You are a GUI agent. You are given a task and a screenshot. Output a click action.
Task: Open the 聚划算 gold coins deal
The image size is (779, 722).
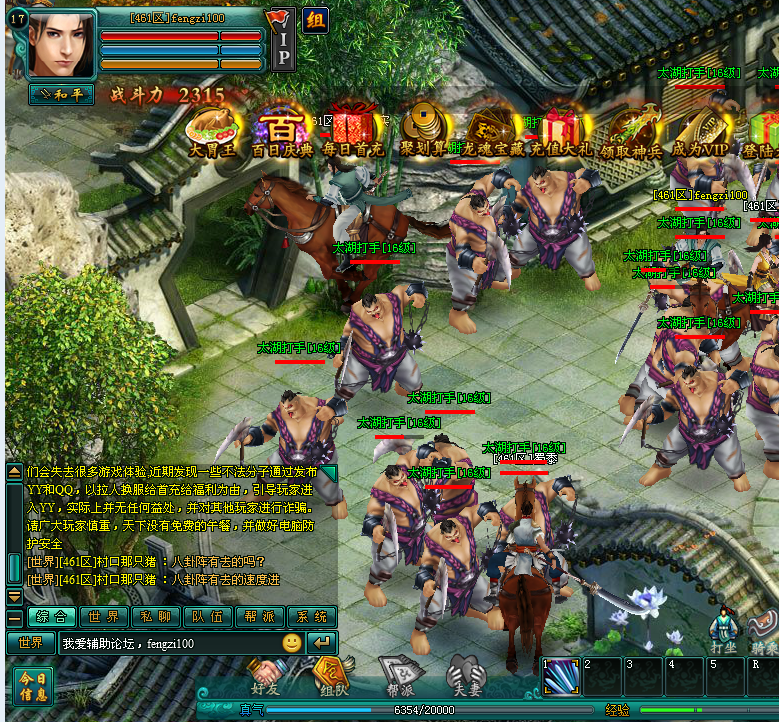[x=423, y=131]
